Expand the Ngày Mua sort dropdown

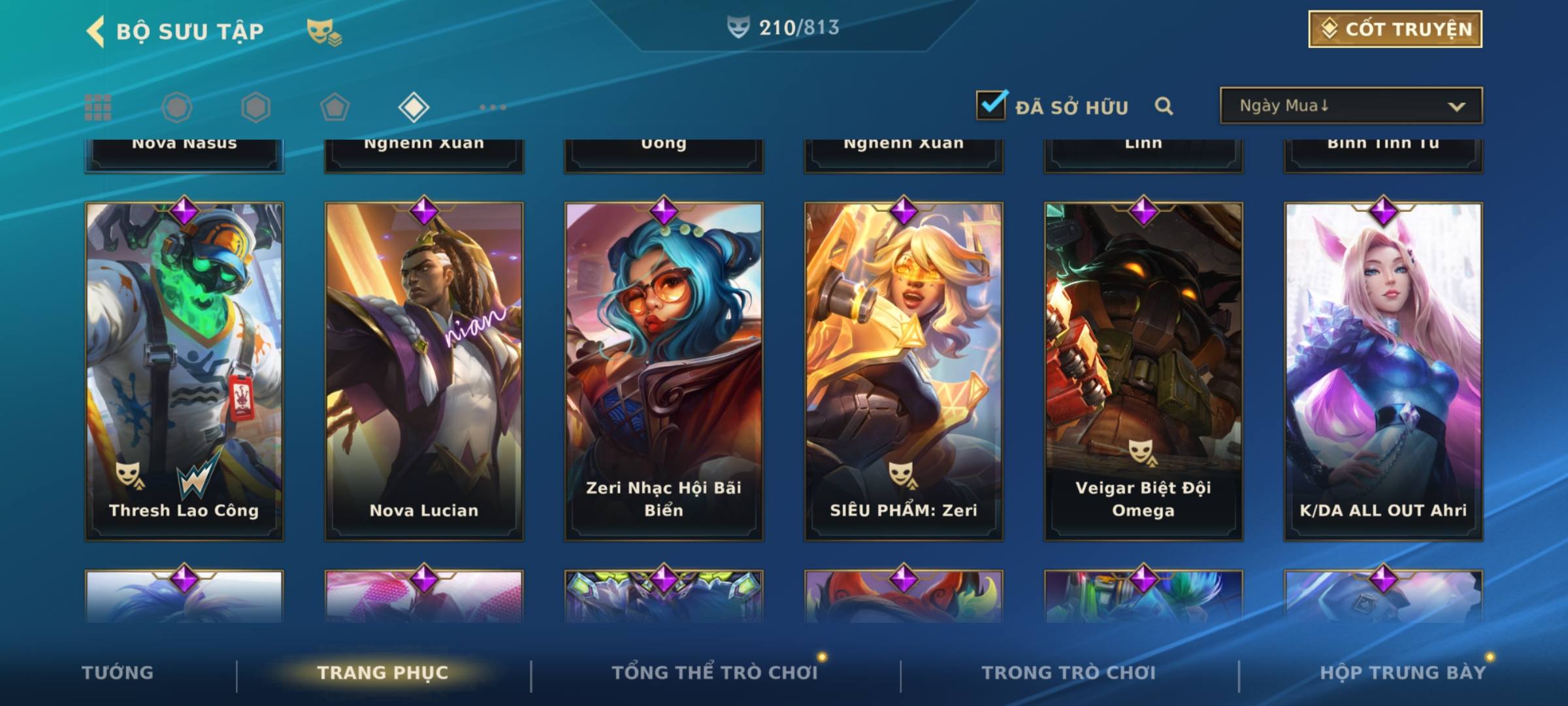[1350, 106]
